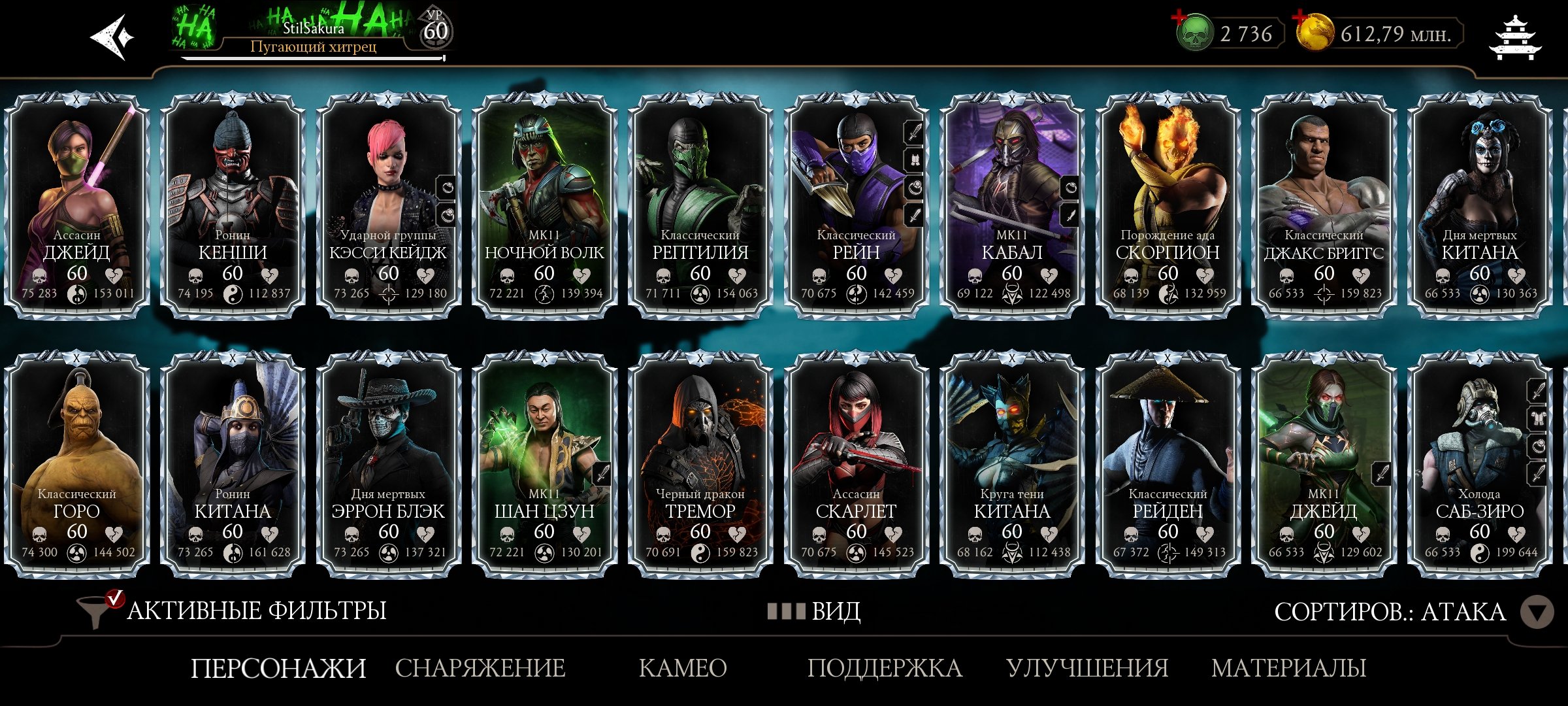The height and width of the screenshot is (706, 1568).
Task: Select the weapon slot icon on Rain's card
Action: click(x=914, y=133)
